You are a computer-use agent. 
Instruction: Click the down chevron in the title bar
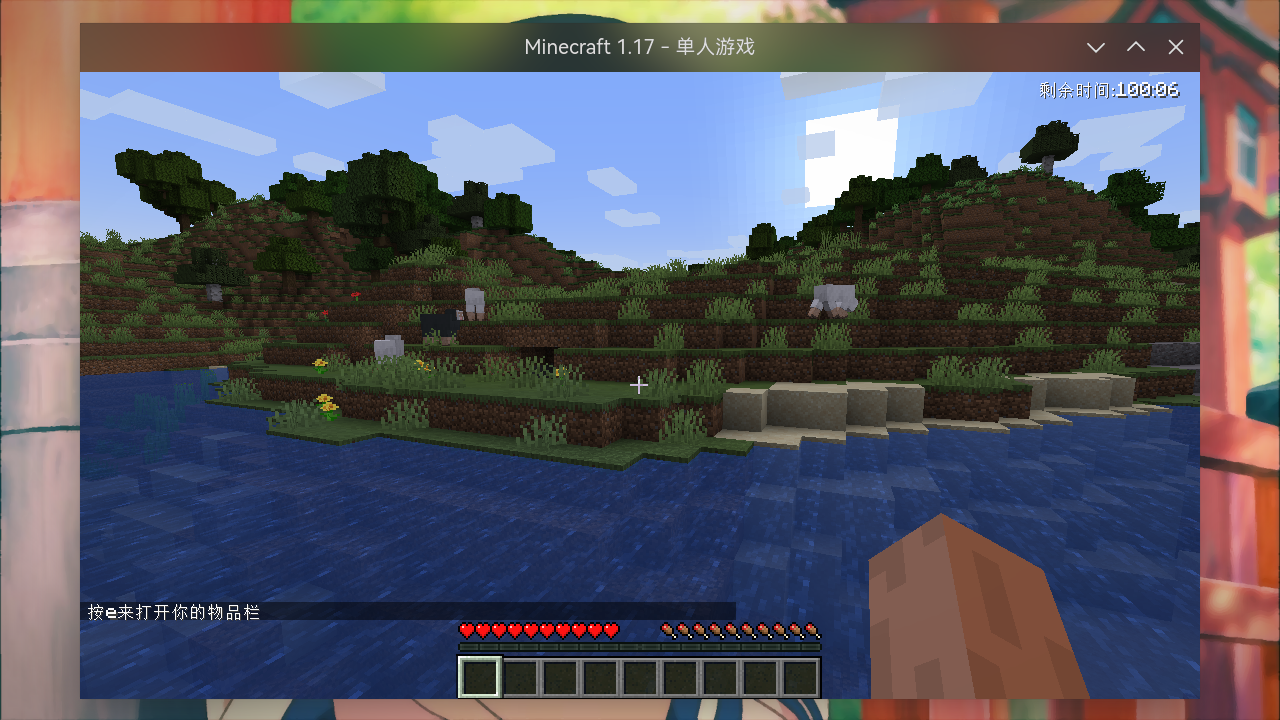pos(1096,47)
